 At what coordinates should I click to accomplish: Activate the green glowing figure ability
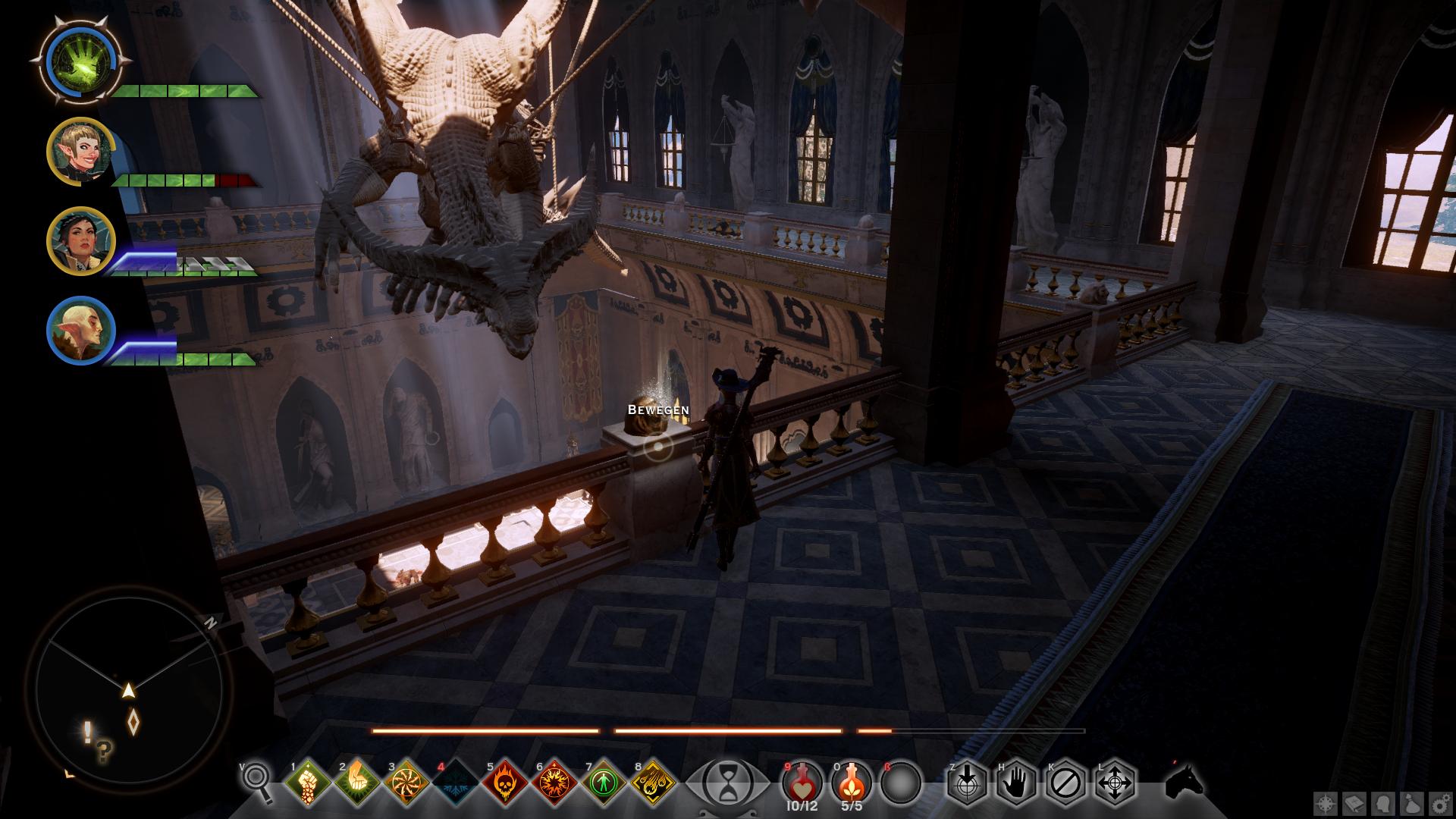(604, 782)
